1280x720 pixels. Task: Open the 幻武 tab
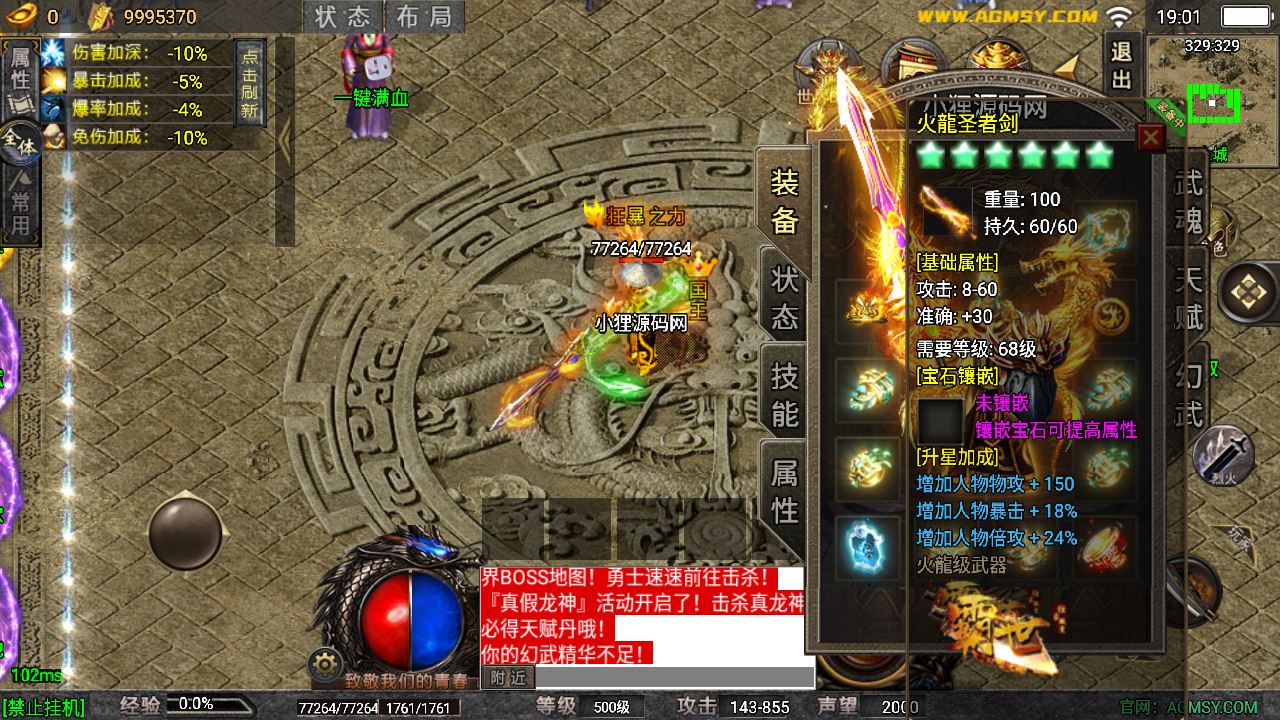(x=1189, y=393)
